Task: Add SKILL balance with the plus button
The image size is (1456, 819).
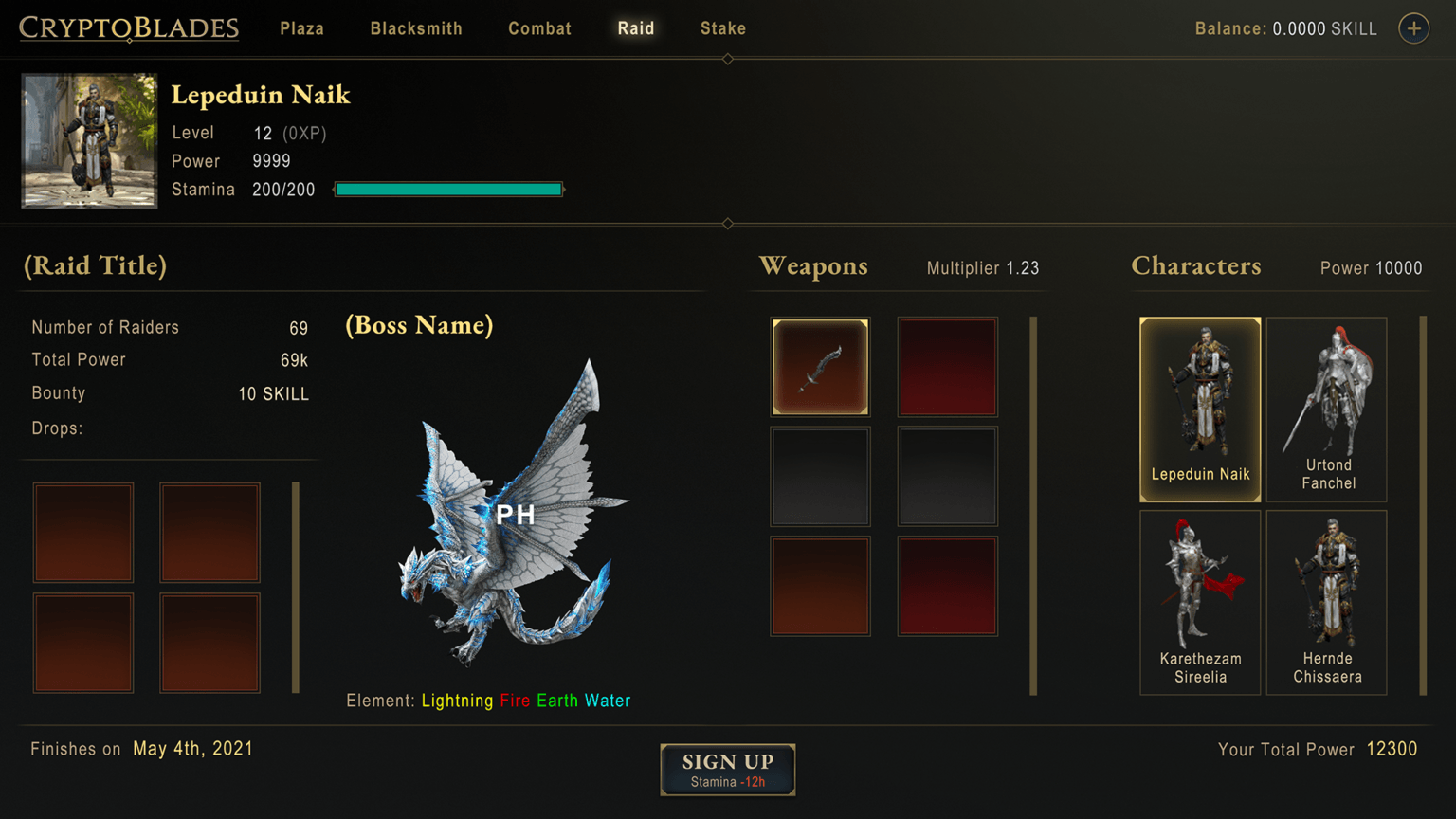Action: tap(1413, 28)
